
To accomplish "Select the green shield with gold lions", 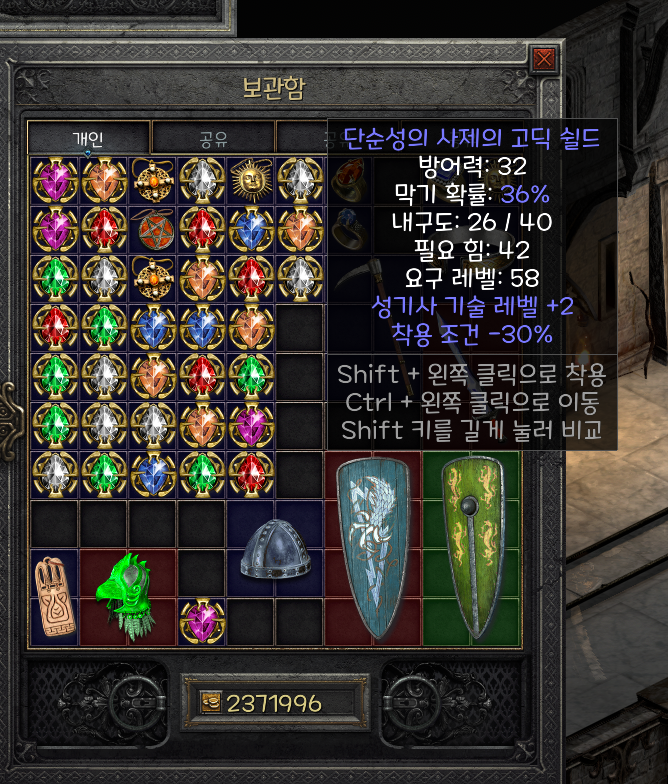I will (x=470, y=548).
